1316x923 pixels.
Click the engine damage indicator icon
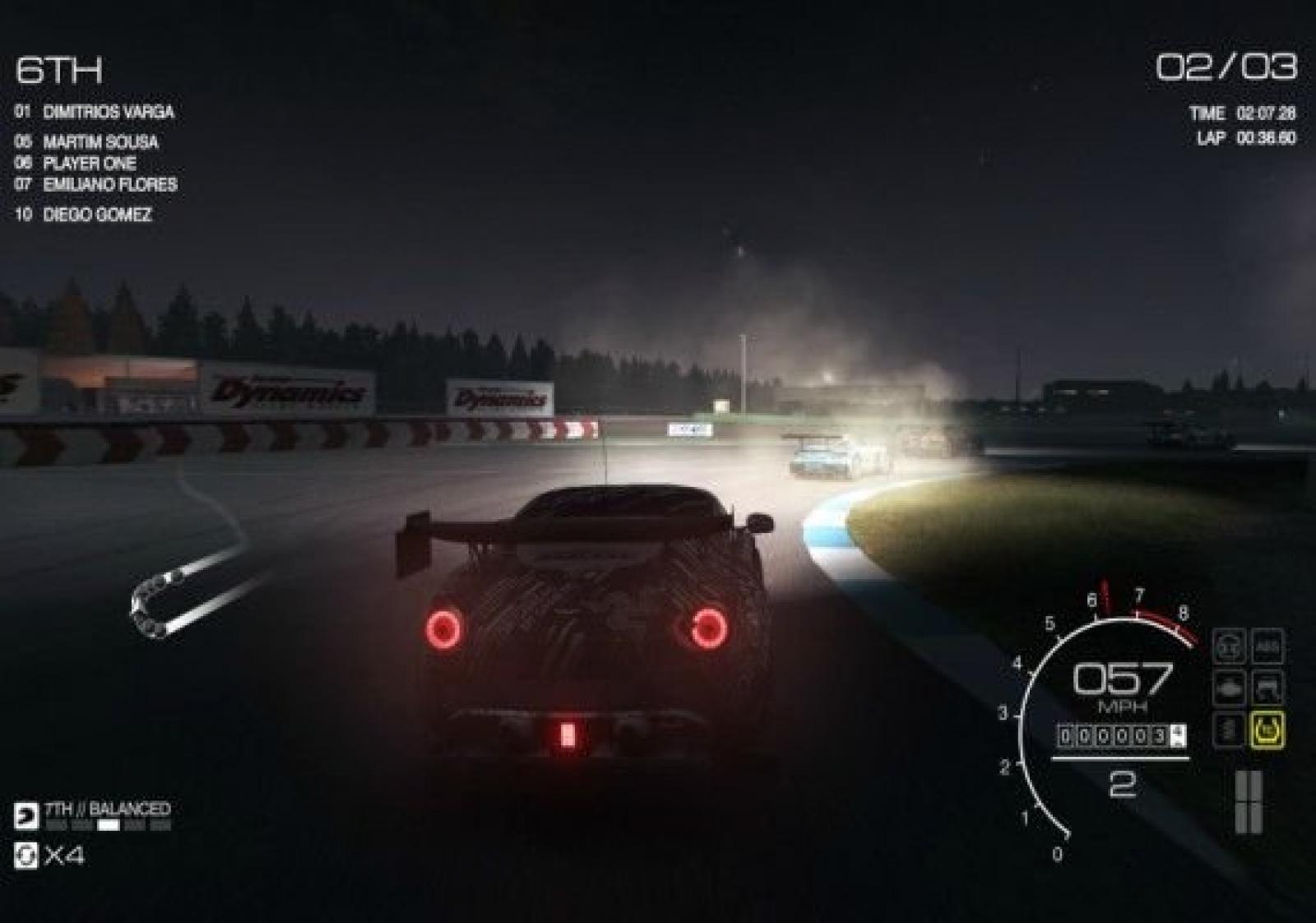[1228, 689]
